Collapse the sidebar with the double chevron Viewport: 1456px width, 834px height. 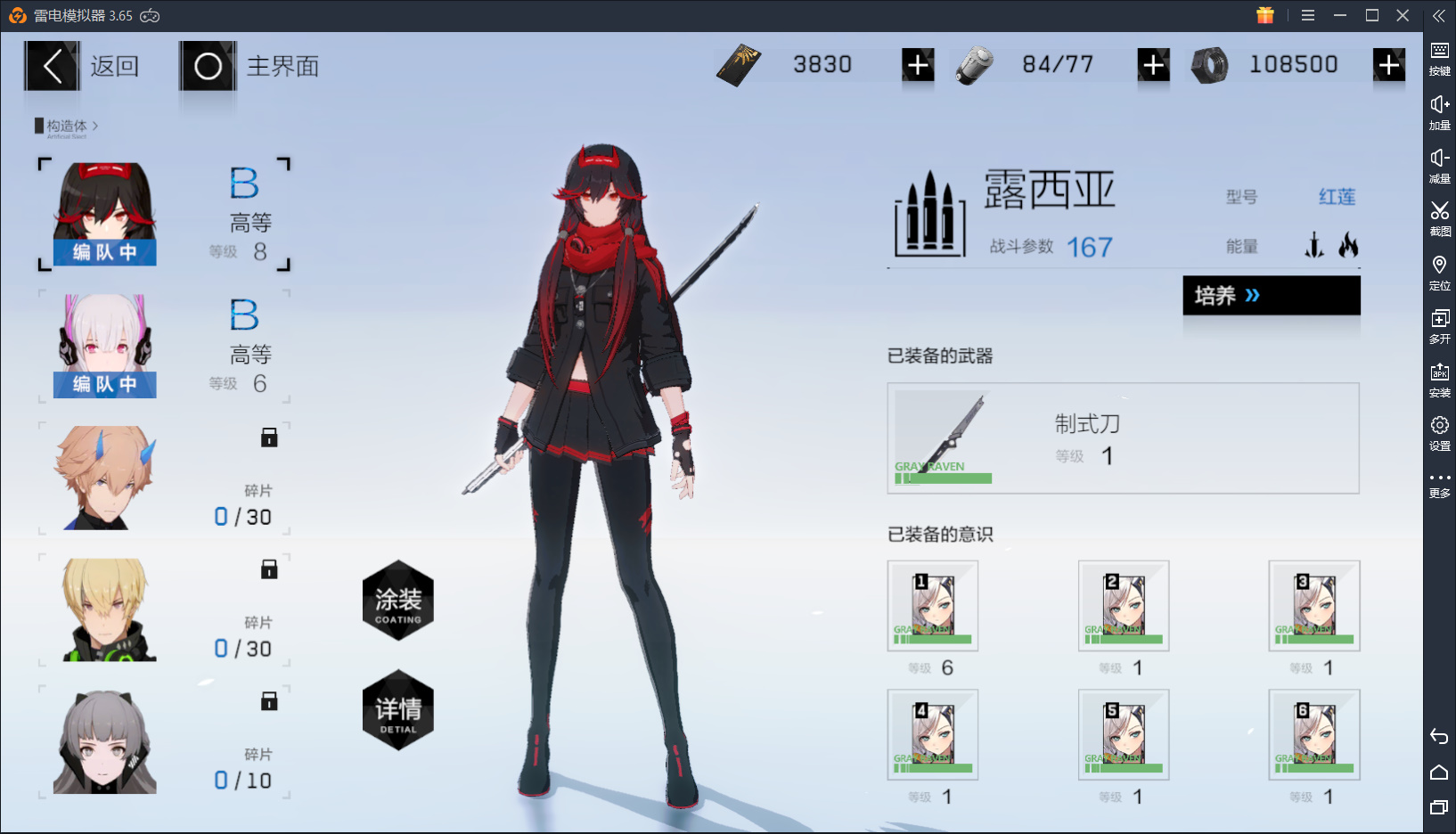[x=1438, y=14]
